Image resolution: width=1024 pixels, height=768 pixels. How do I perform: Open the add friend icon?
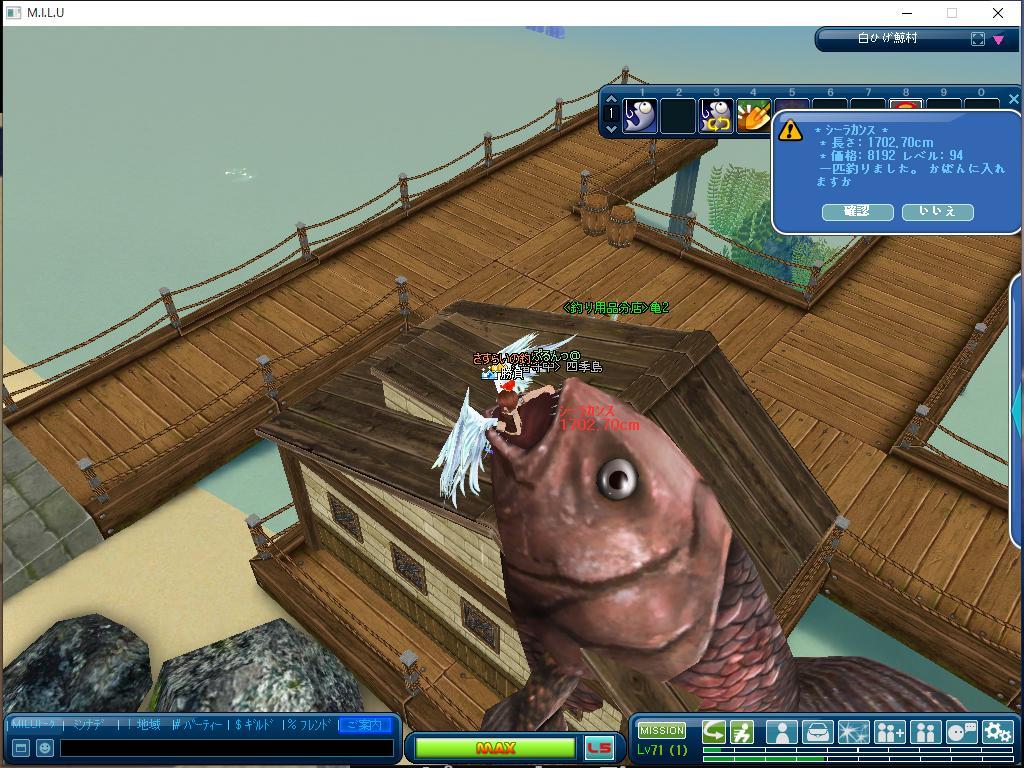click(889, 732)
